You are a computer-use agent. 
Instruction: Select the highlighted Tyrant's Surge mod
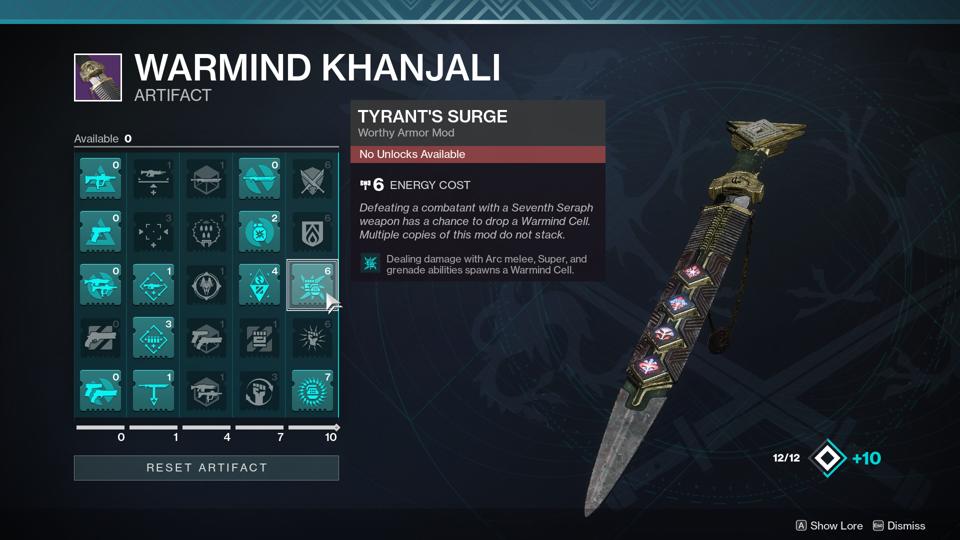click(x=312, y=285)
